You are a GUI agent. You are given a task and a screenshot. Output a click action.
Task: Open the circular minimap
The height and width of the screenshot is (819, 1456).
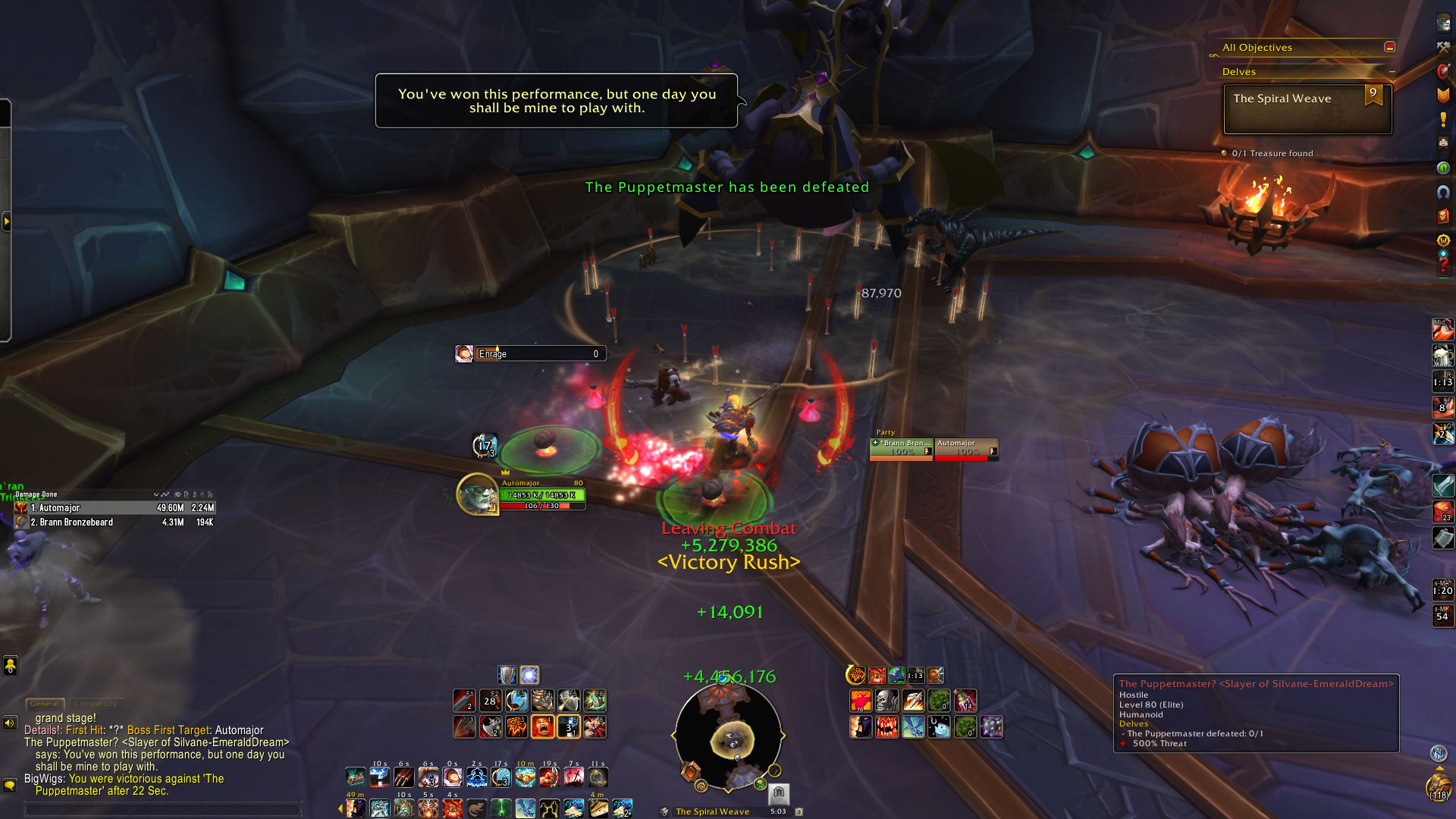(728, 734)
